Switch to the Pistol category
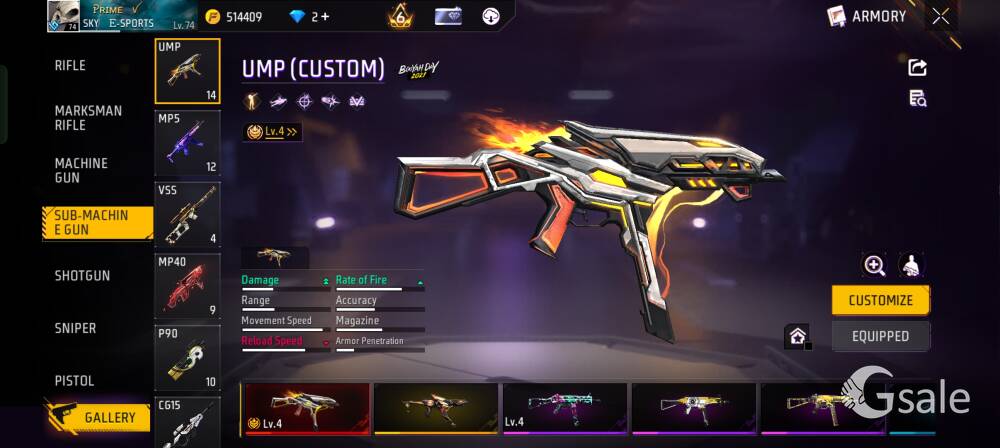 pyautogui.click(x=74, y=381)
